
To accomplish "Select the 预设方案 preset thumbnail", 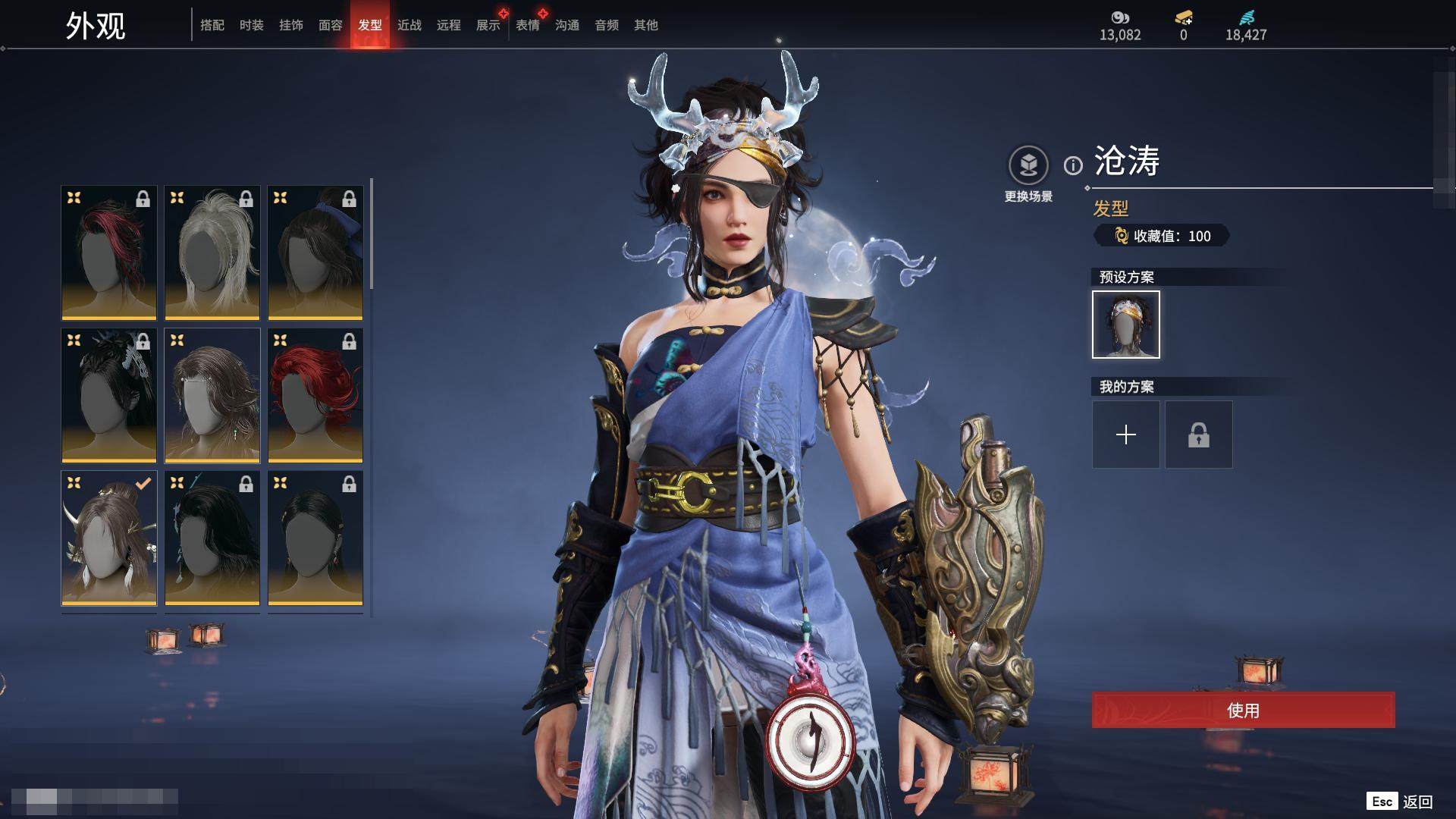I will tap(1126, 325).
